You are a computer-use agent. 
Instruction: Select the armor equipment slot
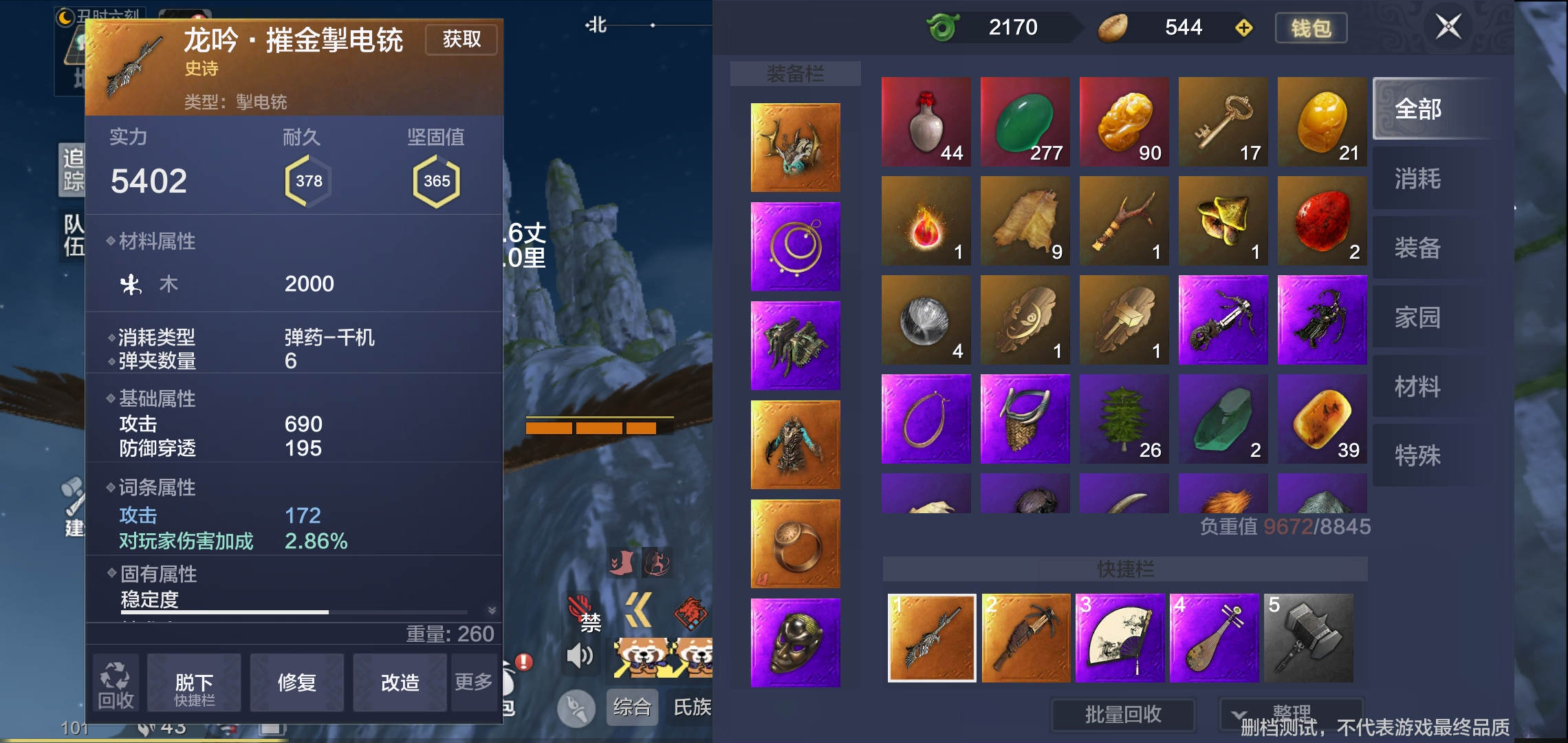pyautogui.click(x=794, y=445)
